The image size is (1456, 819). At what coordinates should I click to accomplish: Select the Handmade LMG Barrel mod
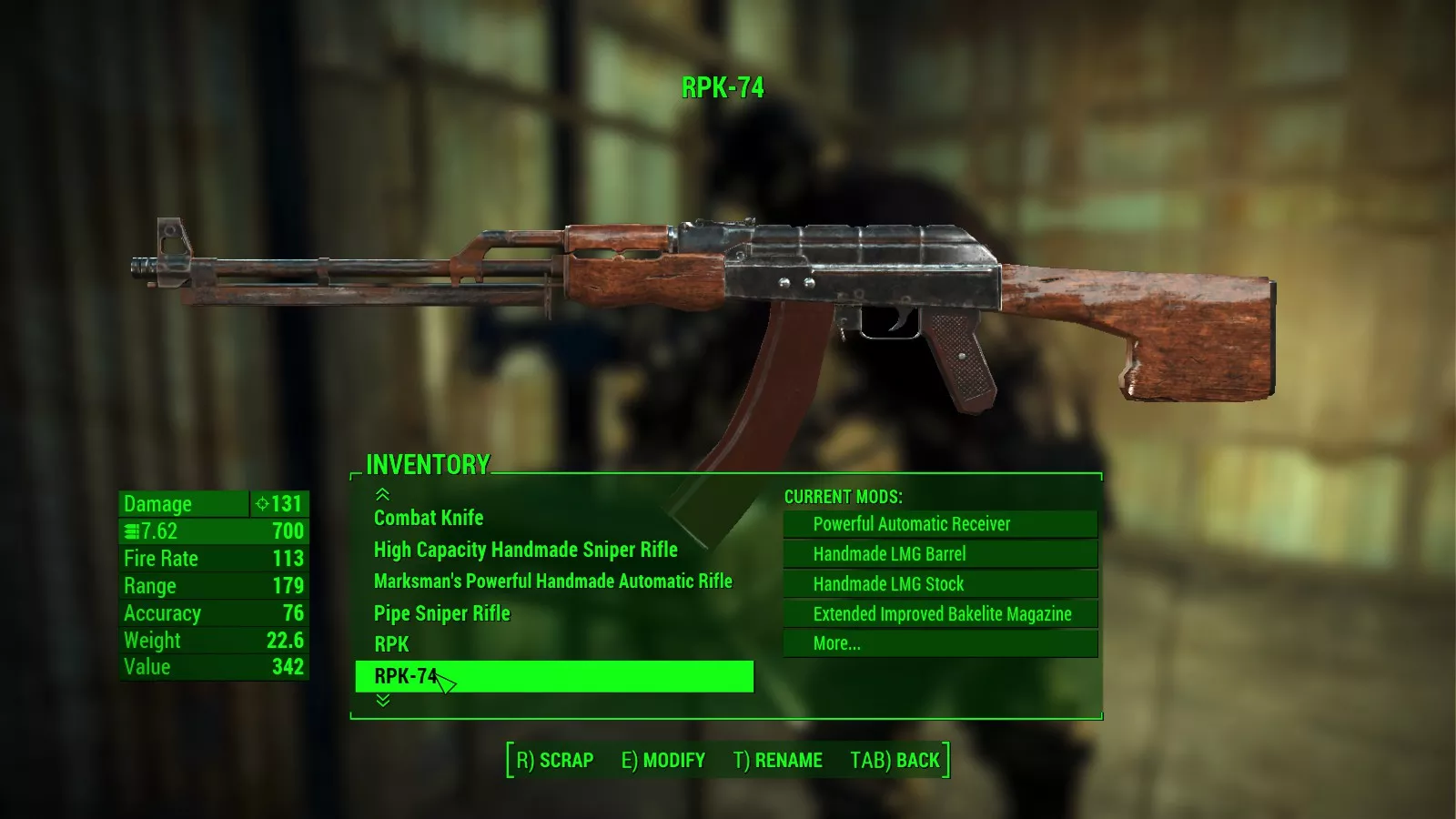(889, 554)
